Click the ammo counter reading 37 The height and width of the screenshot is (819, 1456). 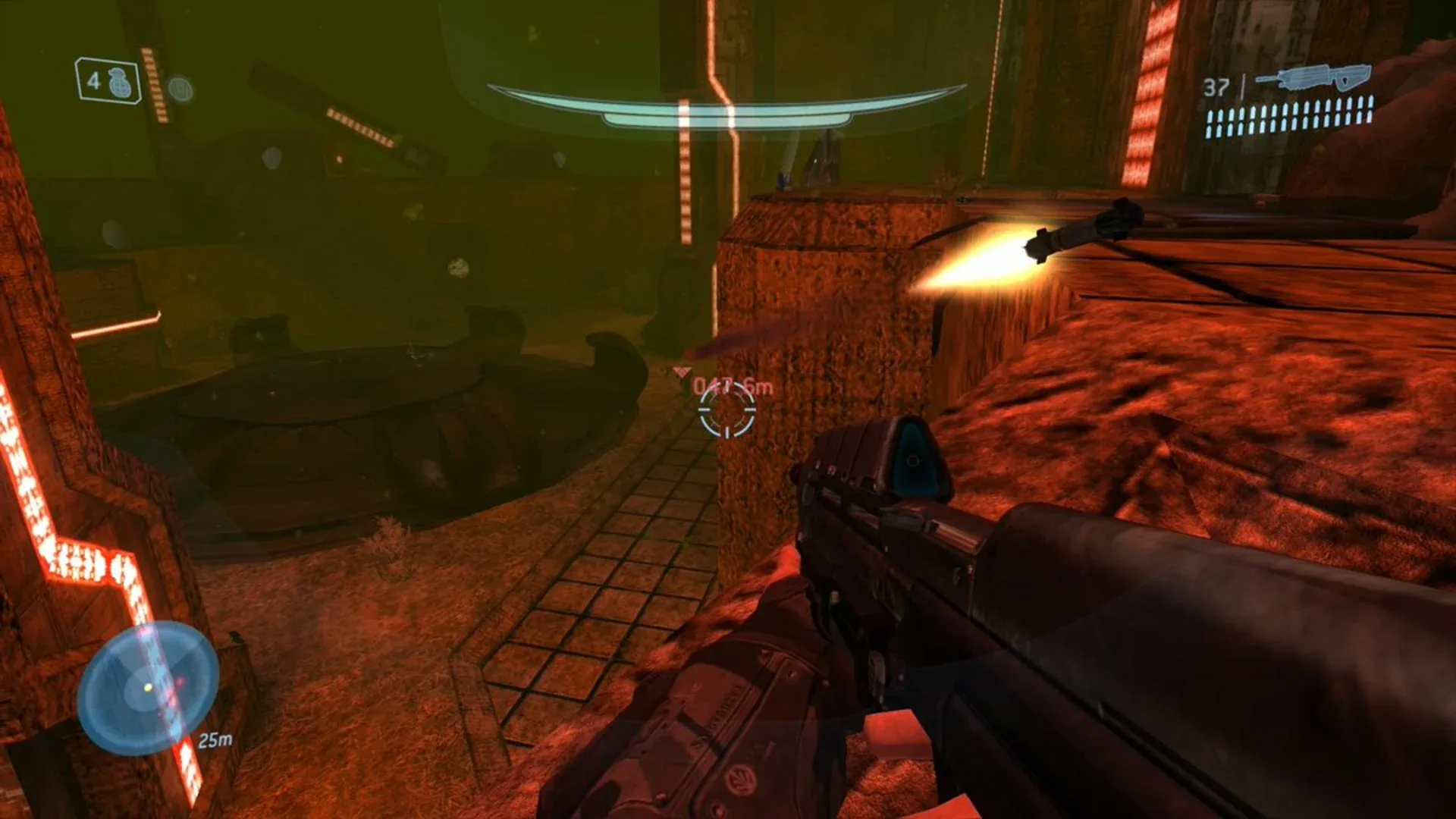1216,88
